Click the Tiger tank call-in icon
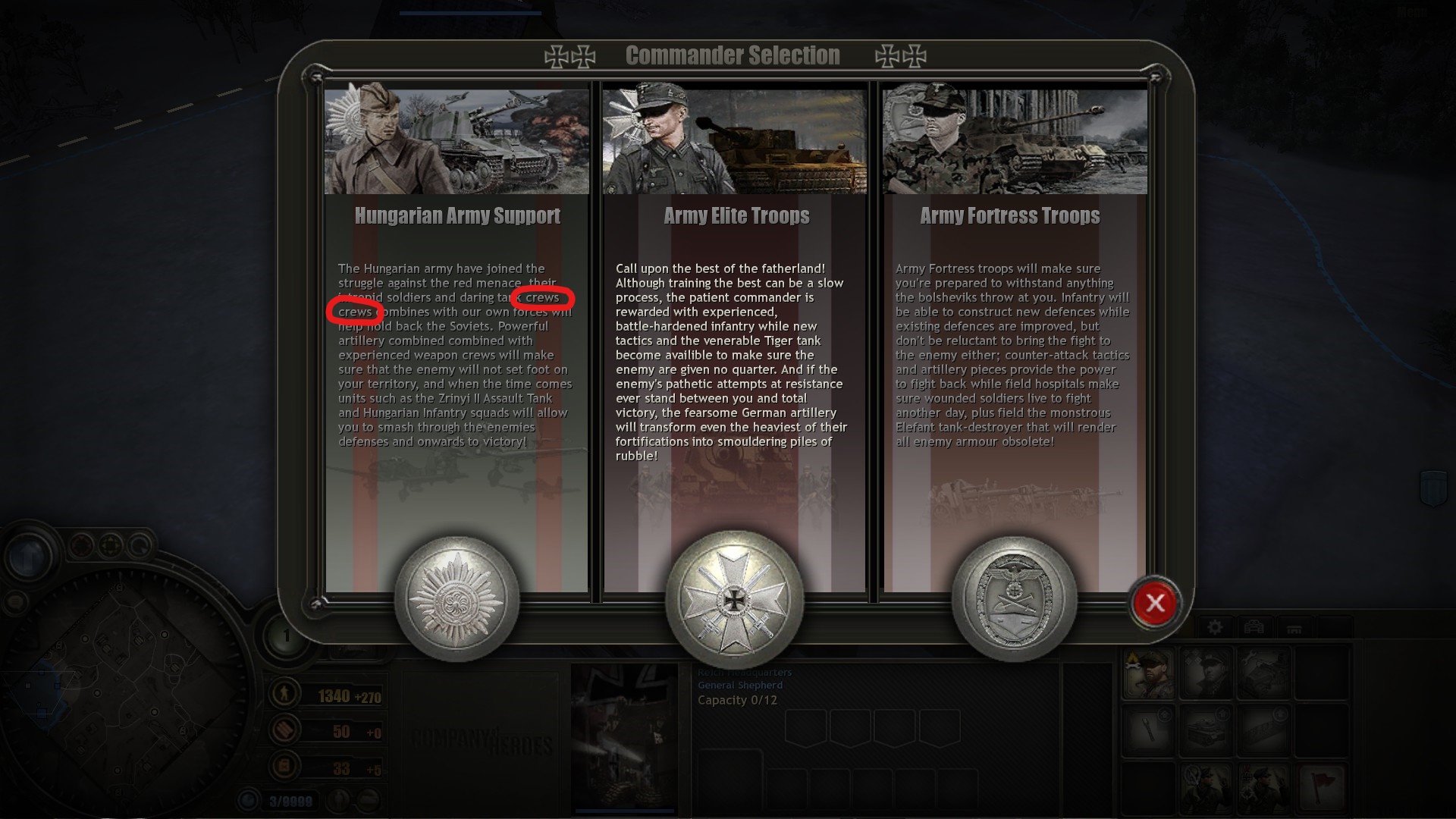This screenshot has width=1456, height=819. pos(1207,731)
